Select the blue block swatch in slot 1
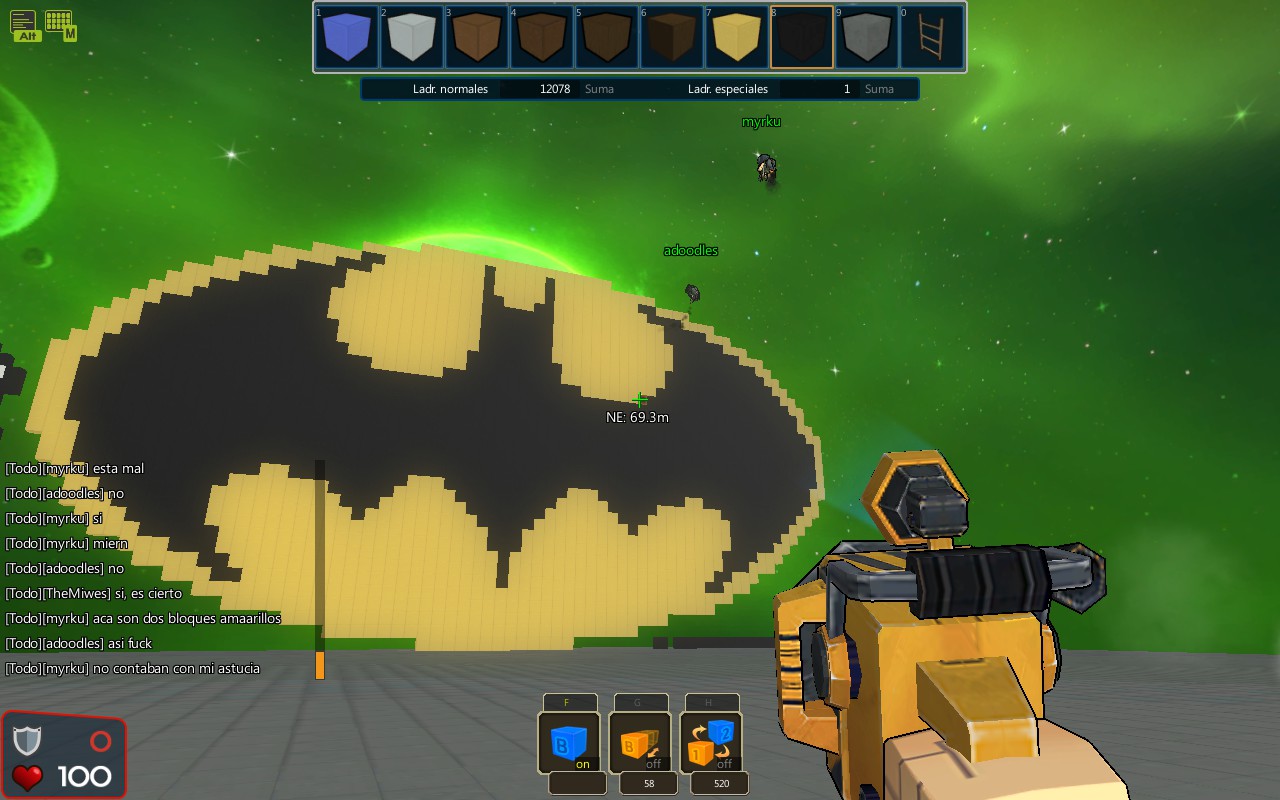Screen dimensions: 1280x800 click(x=347, y=37)
